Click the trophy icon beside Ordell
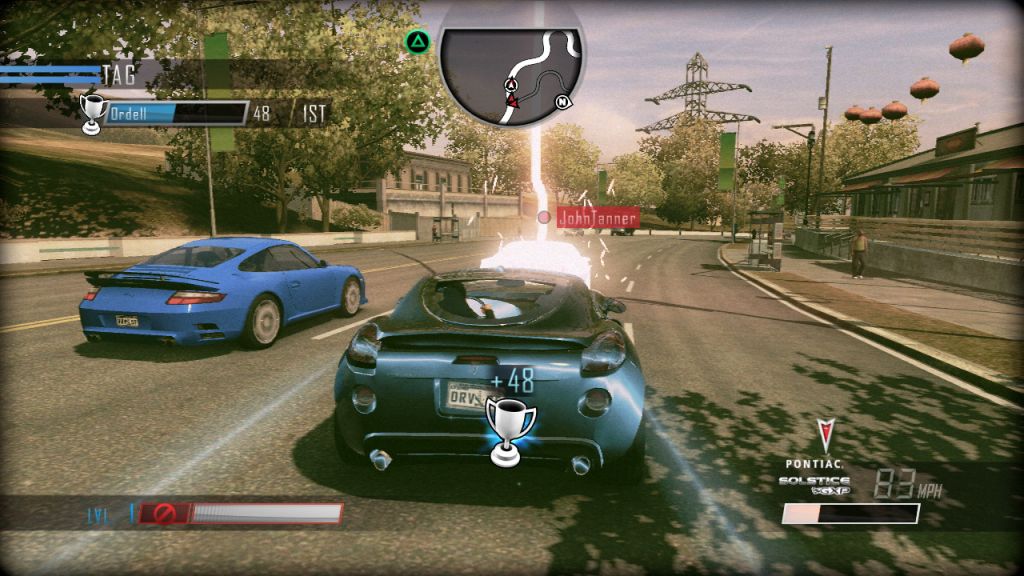The height and width of the screenshot is (576, 1024). [x=93, y=113]
